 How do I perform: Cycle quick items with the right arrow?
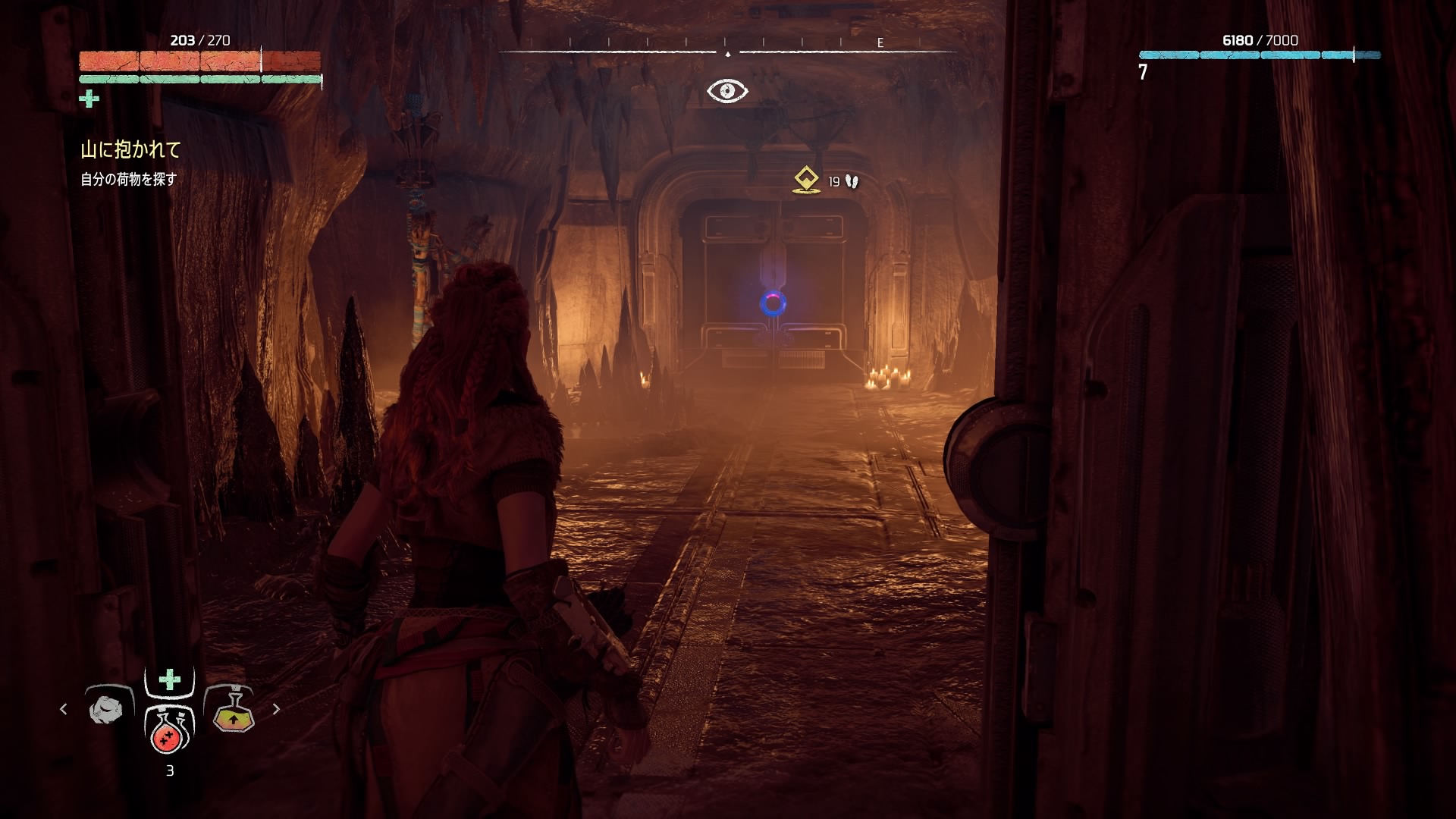point(276,709)
